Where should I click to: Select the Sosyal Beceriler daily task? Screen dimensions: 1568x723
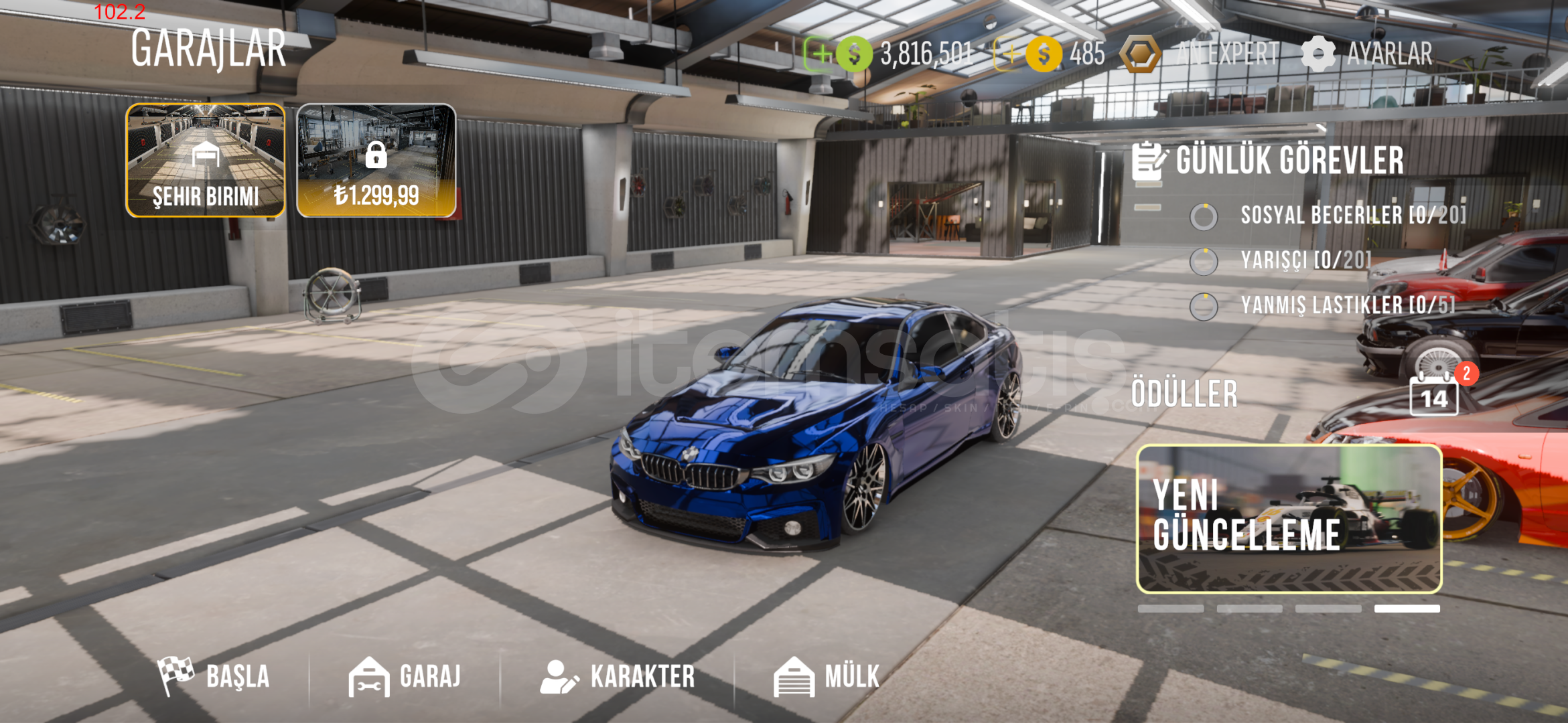coord(1352,216)
